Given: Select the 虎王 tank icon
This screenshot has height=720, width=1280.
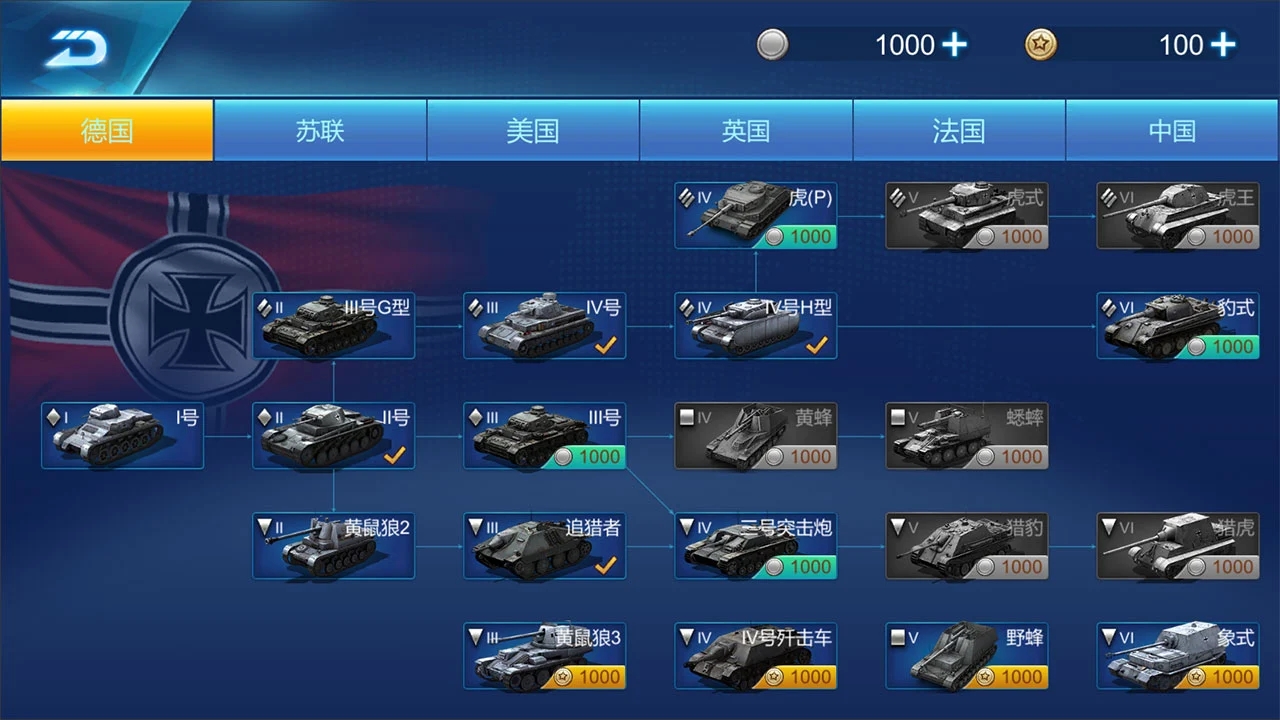Looking at the screenshot, I should [1177, 214].
